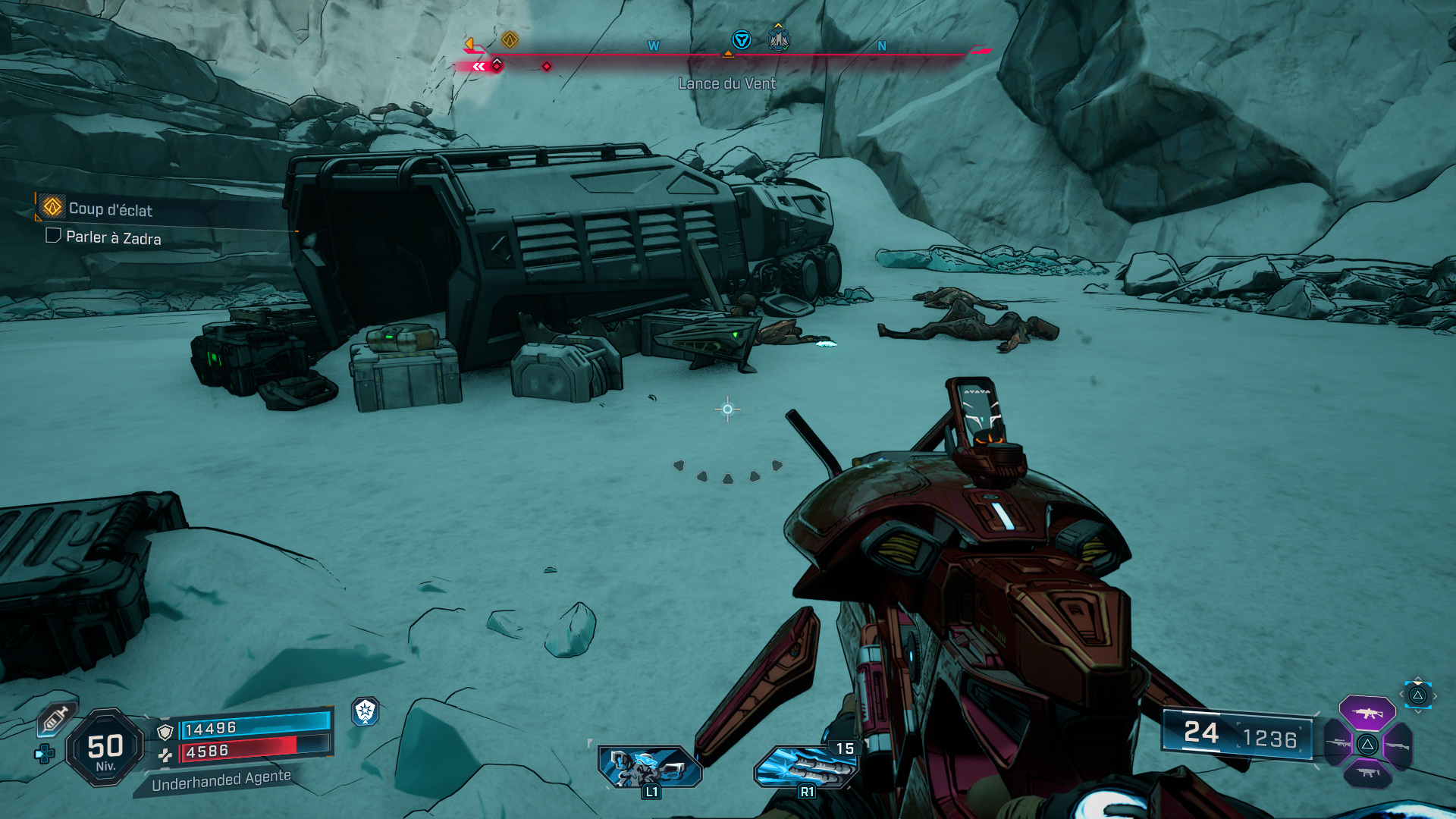Tick the Parler à Zadra objective checkbox
1456x819 pixels.
pos(53,236)
